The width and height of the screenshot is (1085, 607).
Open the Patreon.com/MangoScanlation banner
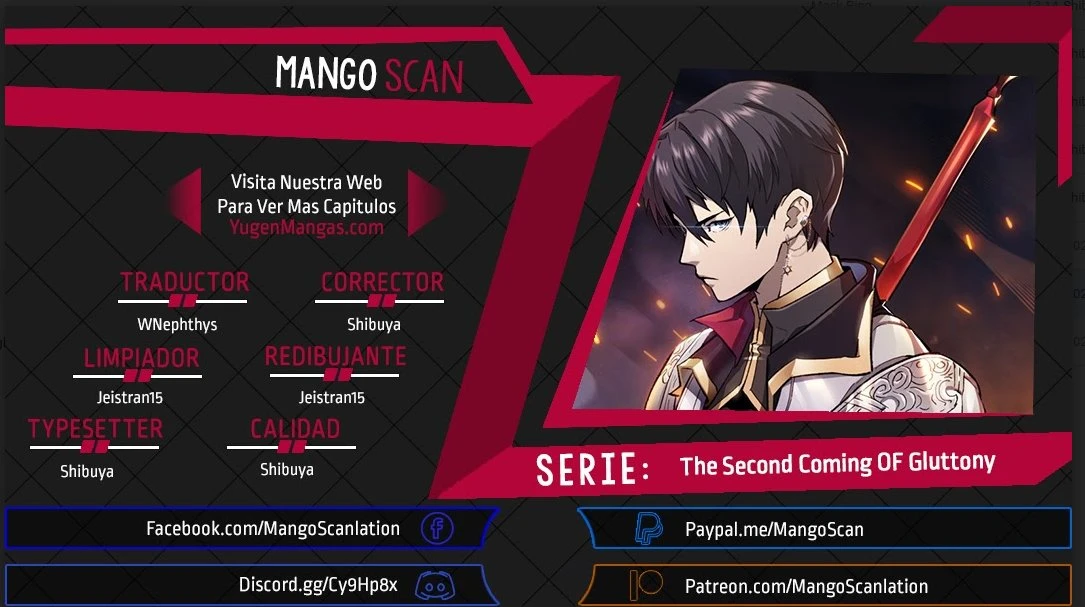805,586
